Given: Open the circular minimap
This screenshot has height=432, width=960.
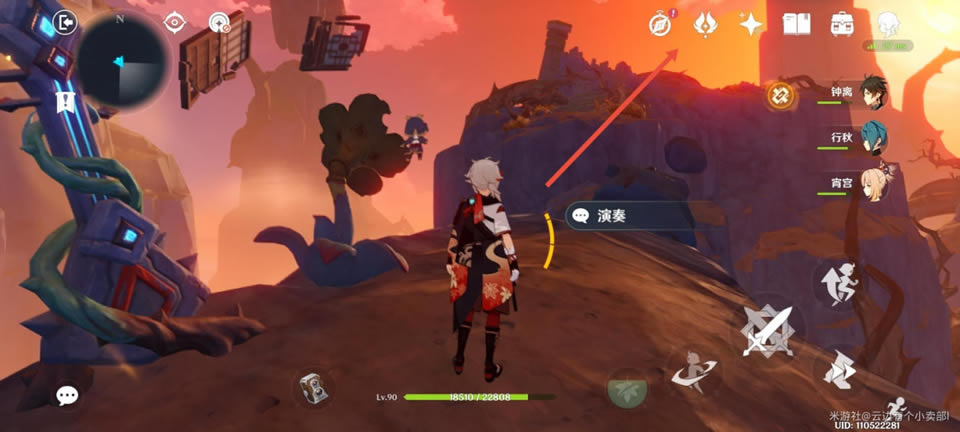Looking at the screenshot, I should [123, 58].
